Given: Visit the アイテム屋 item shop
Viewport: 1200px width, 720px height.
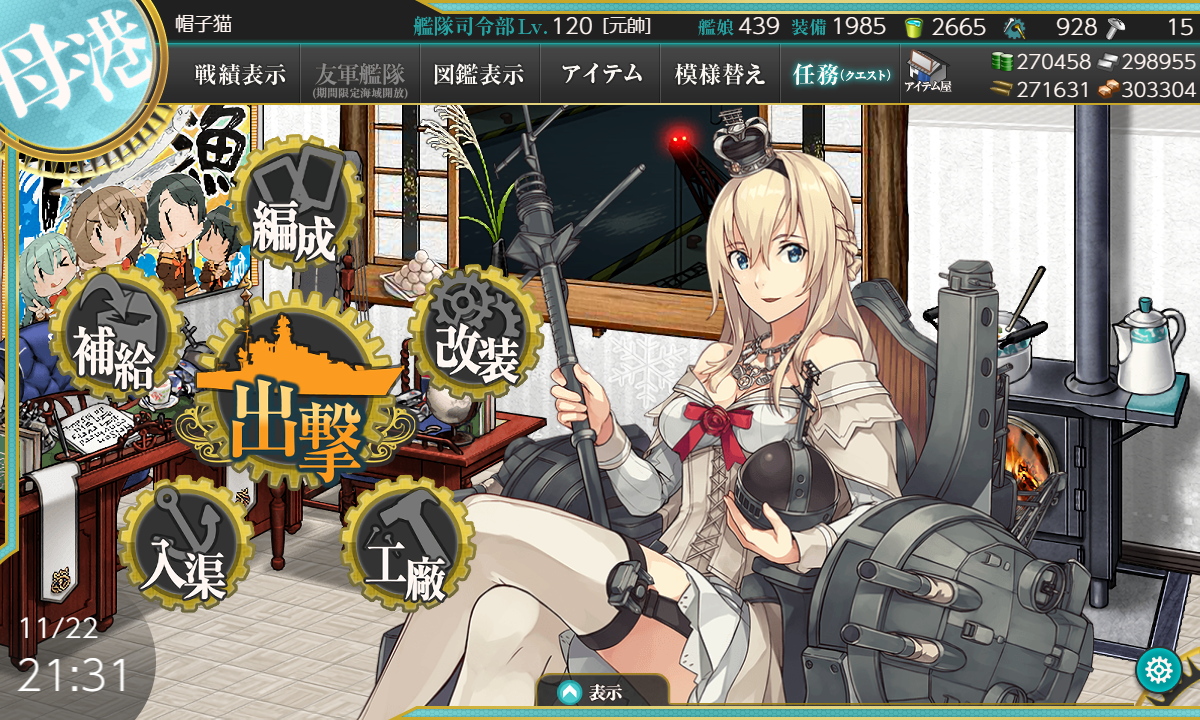Looking at the screenshot, I should 928,73.
